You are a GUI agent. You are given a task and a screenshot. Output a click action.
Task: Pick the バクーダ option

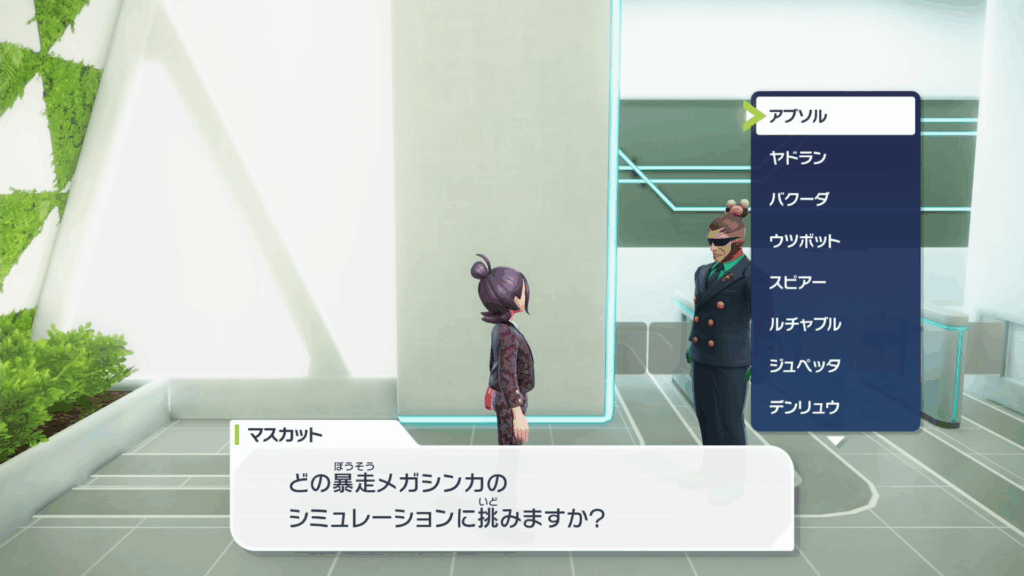click(x=835, y=199)
